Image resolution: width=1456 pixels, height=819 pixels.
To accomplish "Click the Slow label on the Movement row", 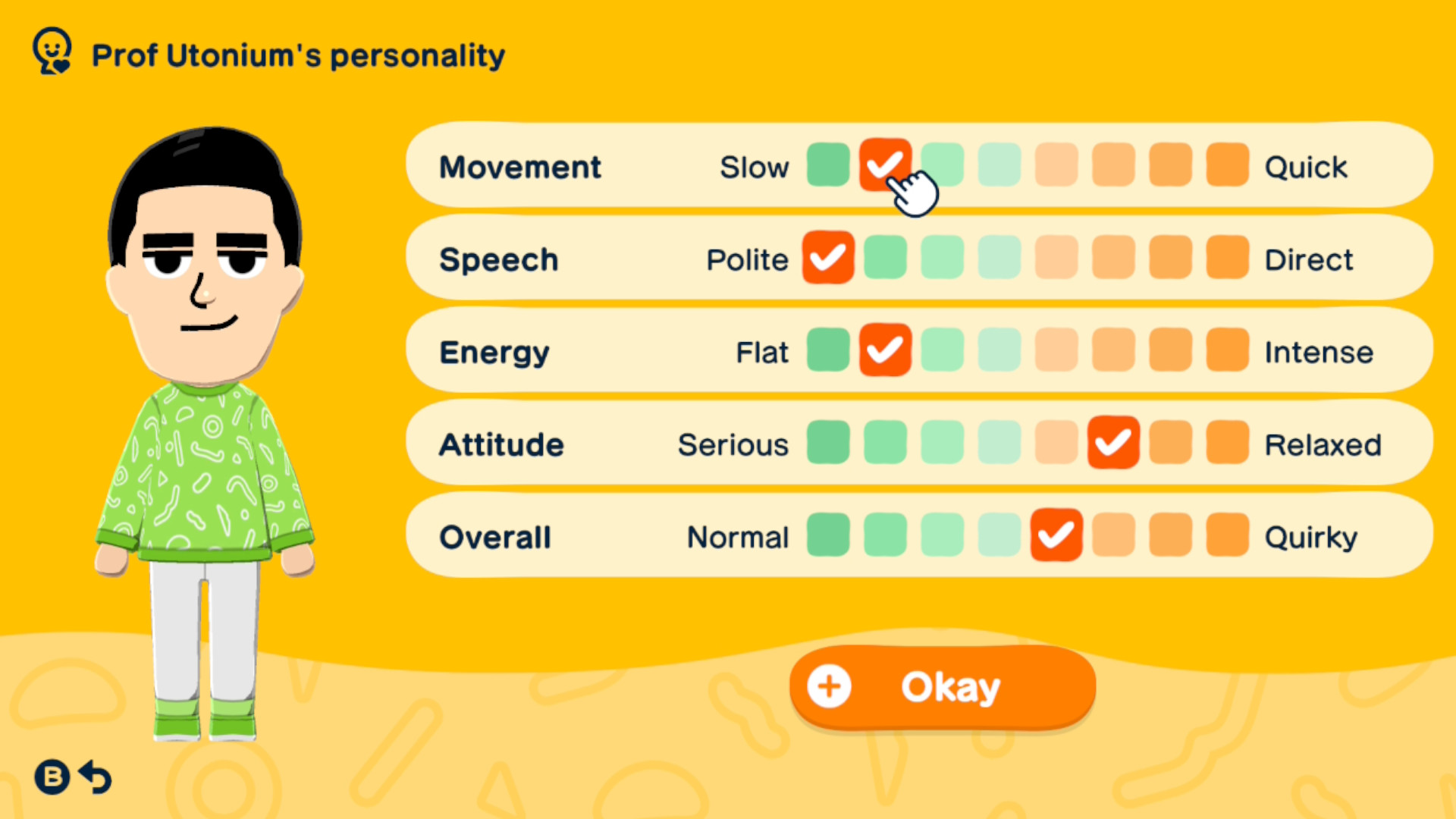I will pos(755,168).
